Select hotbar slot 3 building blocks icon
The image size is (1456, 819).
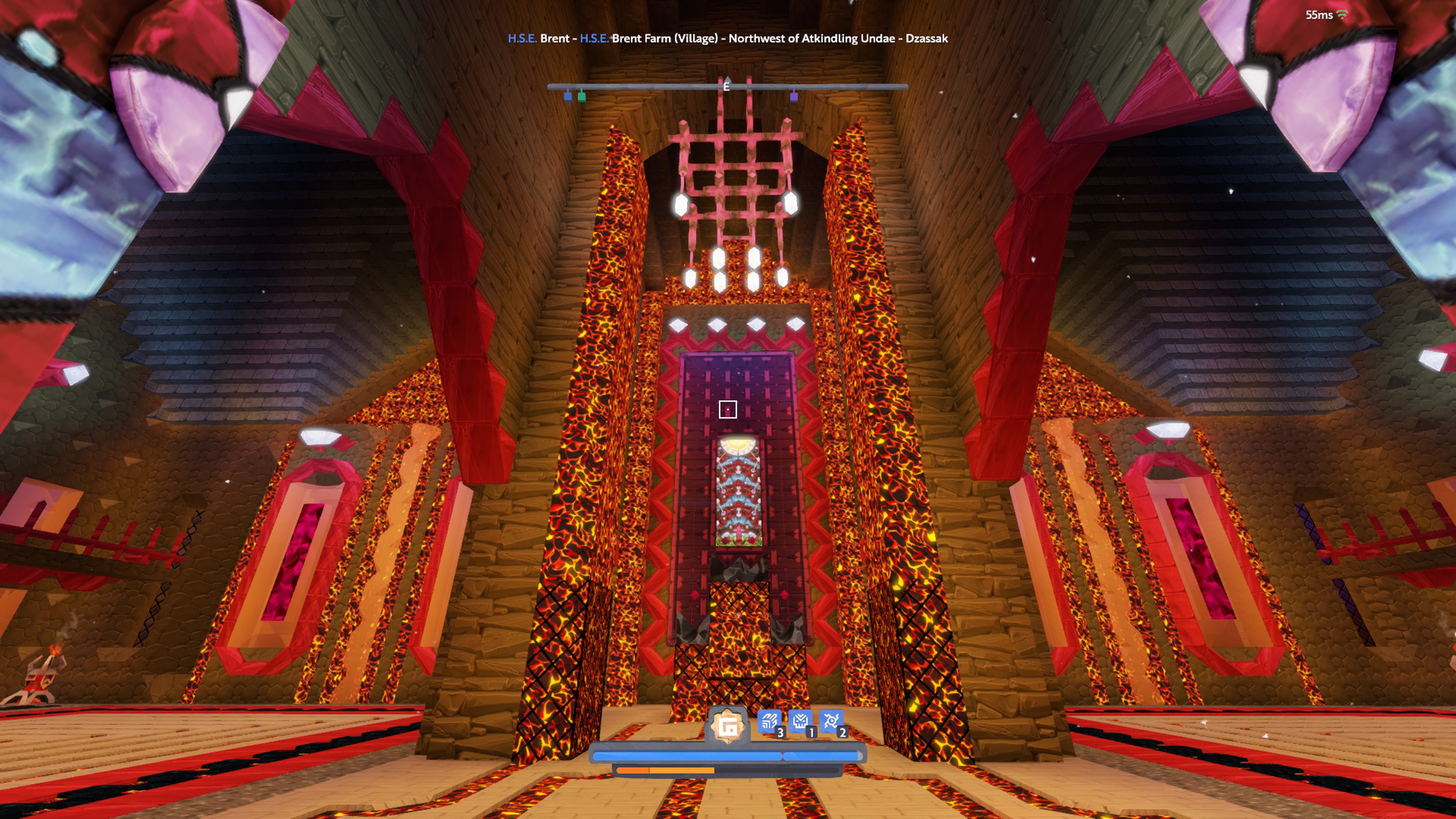769,721
